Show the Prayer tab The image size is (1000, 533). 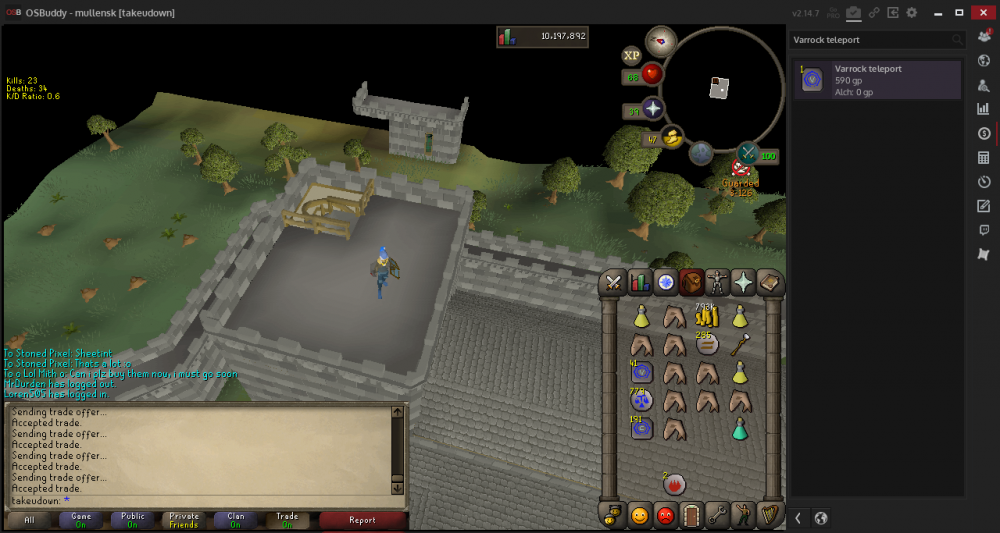tap(743, 283)
